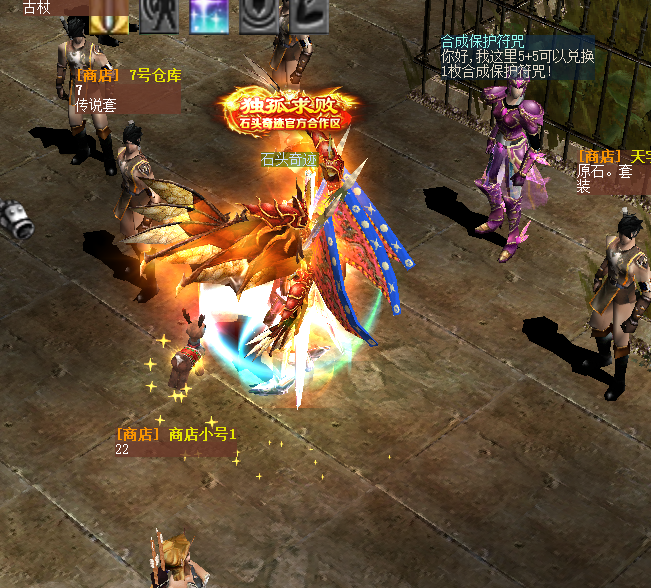Open the 商店小号1 shop stall label
651x588 pixels.
point(176,435)
